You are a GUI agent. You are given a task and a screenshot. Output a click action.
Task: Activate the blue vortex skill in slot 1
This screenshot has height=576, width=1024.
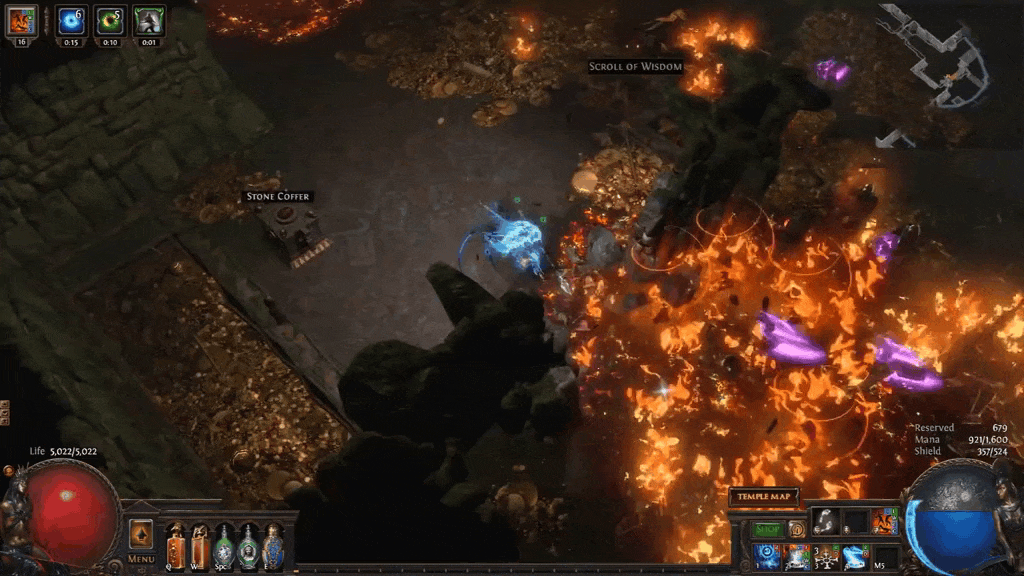tap(767, 556)
